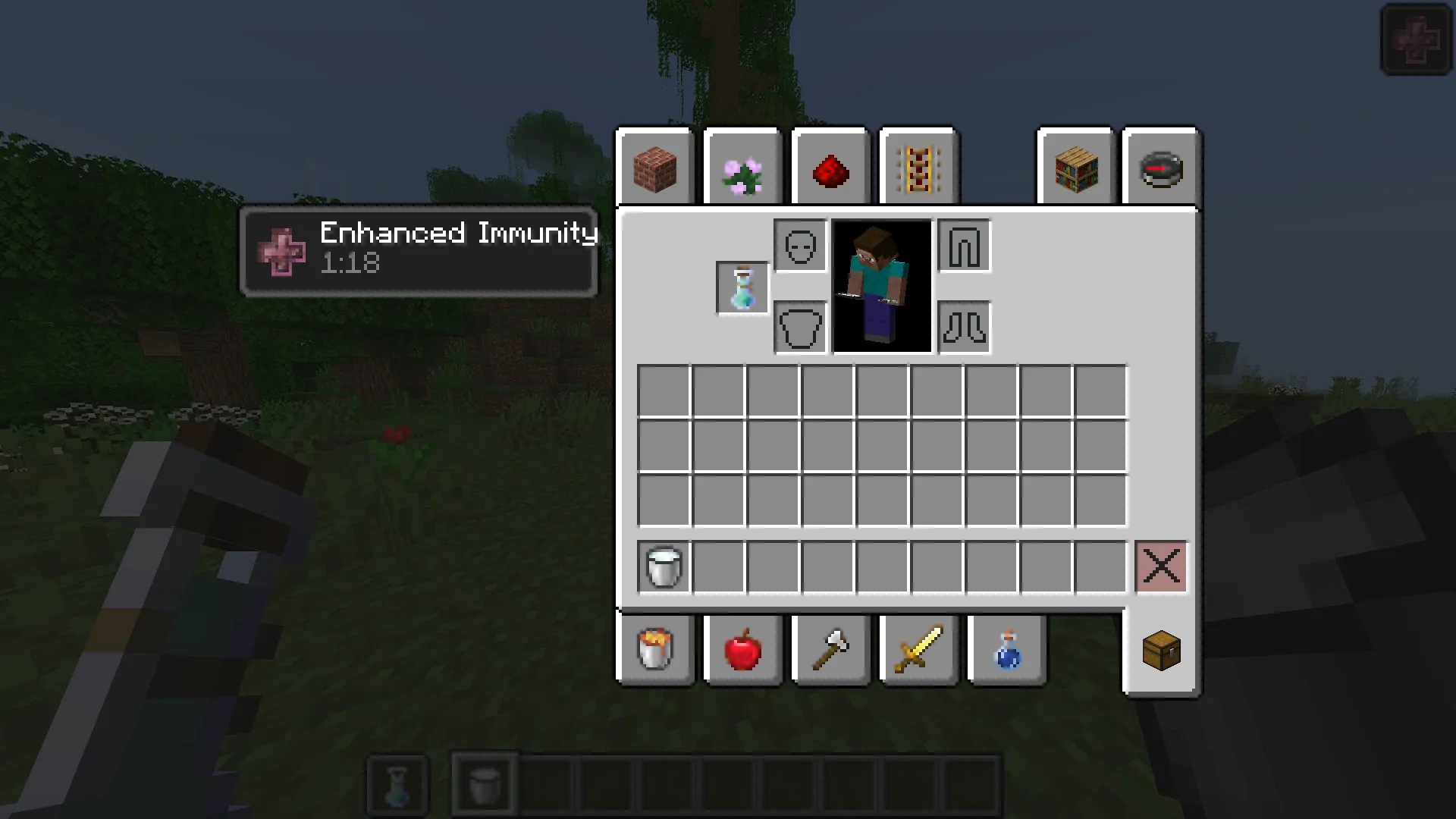Select the flower Natural Blocks tab
Image resolution: width=1456 pixels, height=819 pixels.
click(742, 168)
